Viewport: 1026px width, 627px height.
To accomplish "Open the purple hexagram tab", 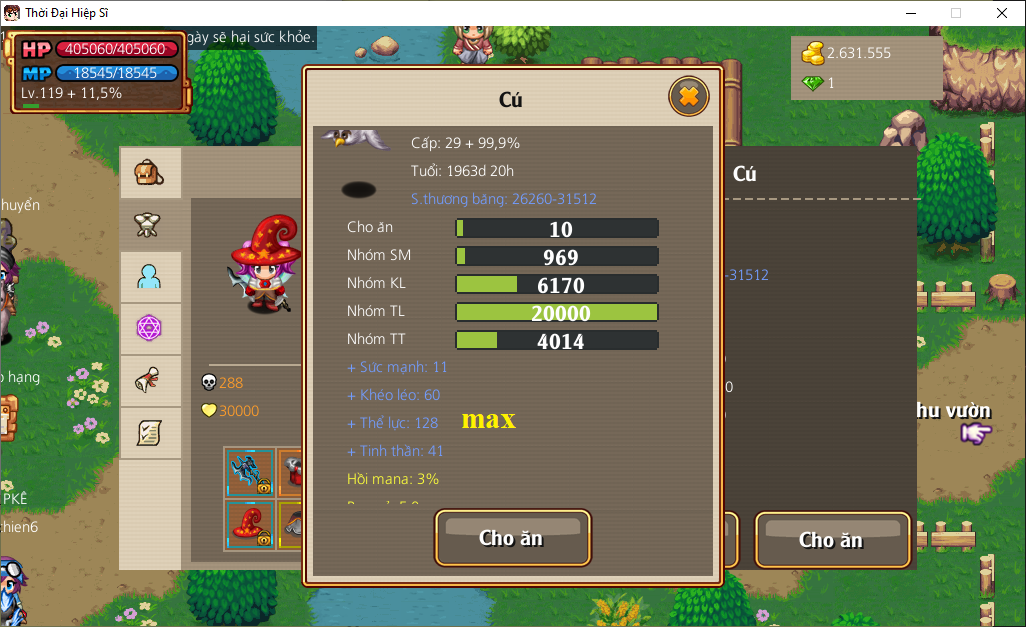I will 150,328.
